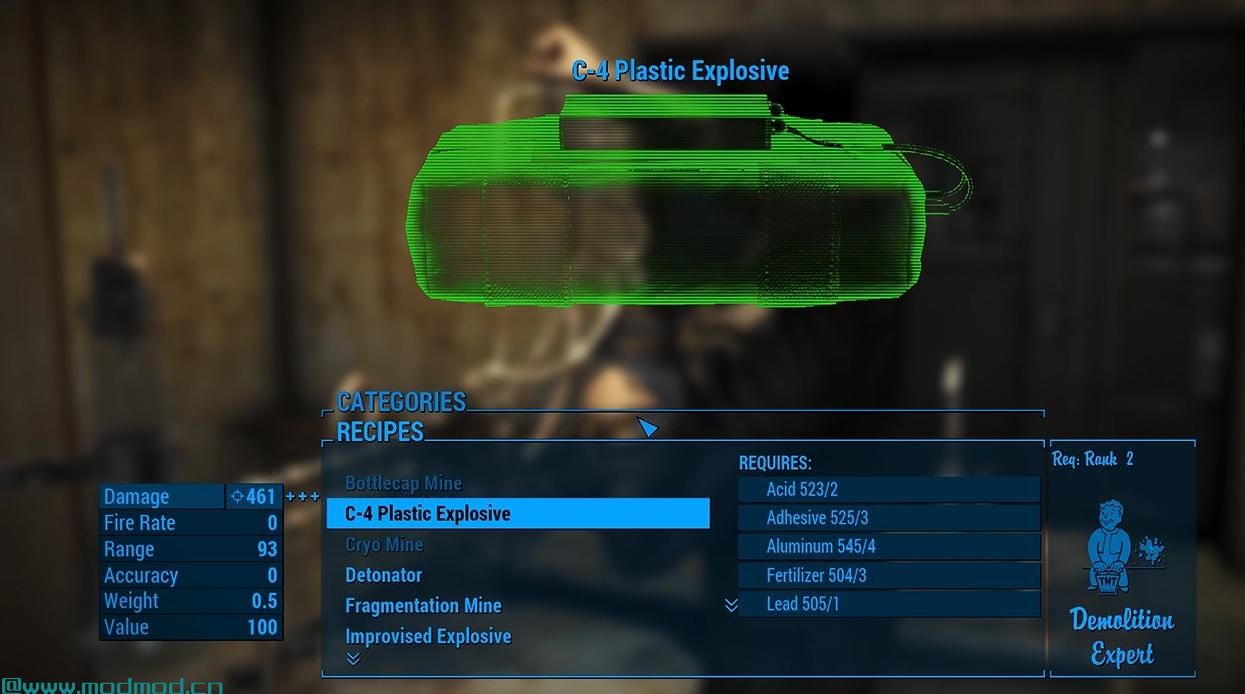Image resolution: width=1245 pixels, height=694 pixels.
Task: Click the recipe list scroll-down arrow
Action: (x=352, y=658)
